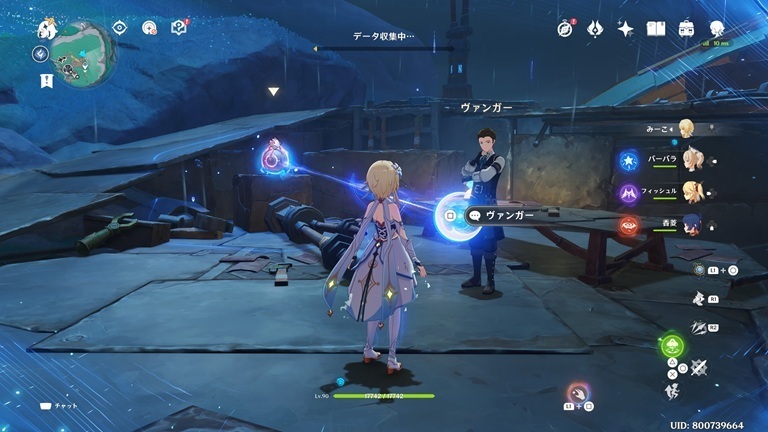Open the winged battle pass icon
Viewport: 768px width, 432px height.
point(595,29)
